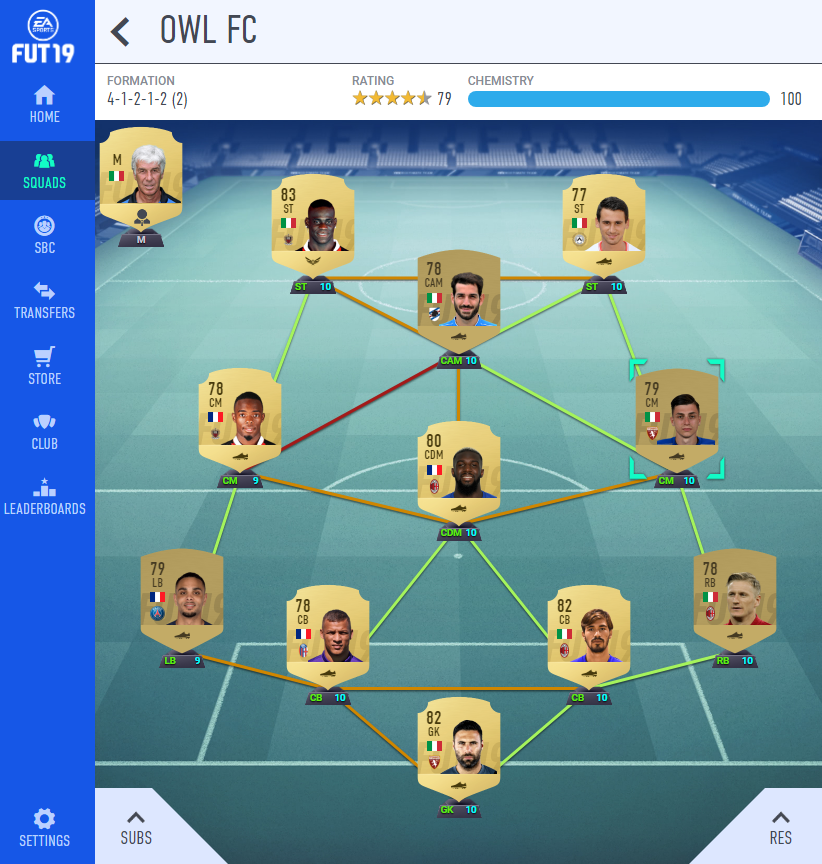Show the Leaderboards

[x=45, y=496]
